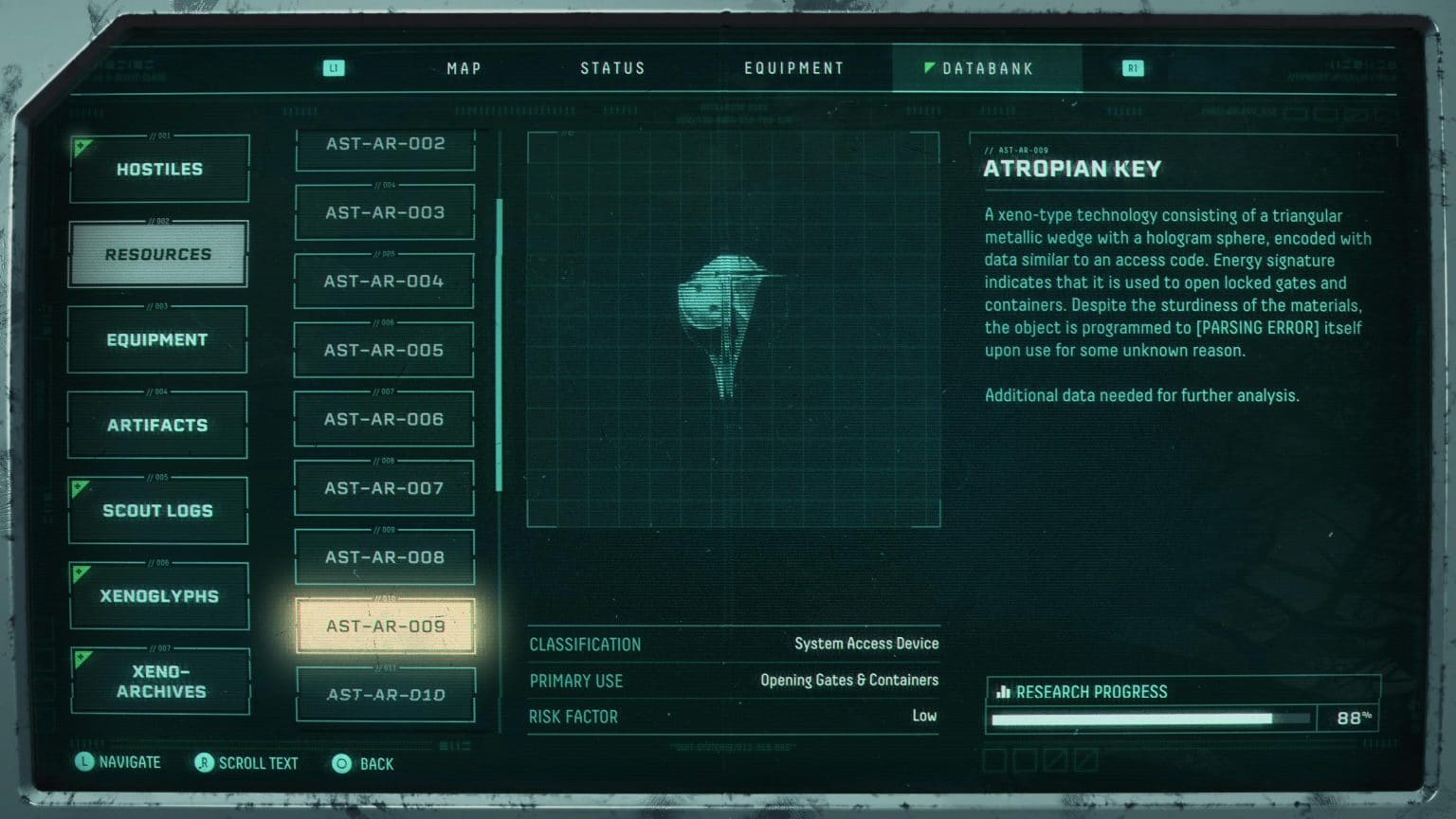Click the highlighted AST-AR-009 entry
The width and height of the screenshot is (1456, 819).
385,626
